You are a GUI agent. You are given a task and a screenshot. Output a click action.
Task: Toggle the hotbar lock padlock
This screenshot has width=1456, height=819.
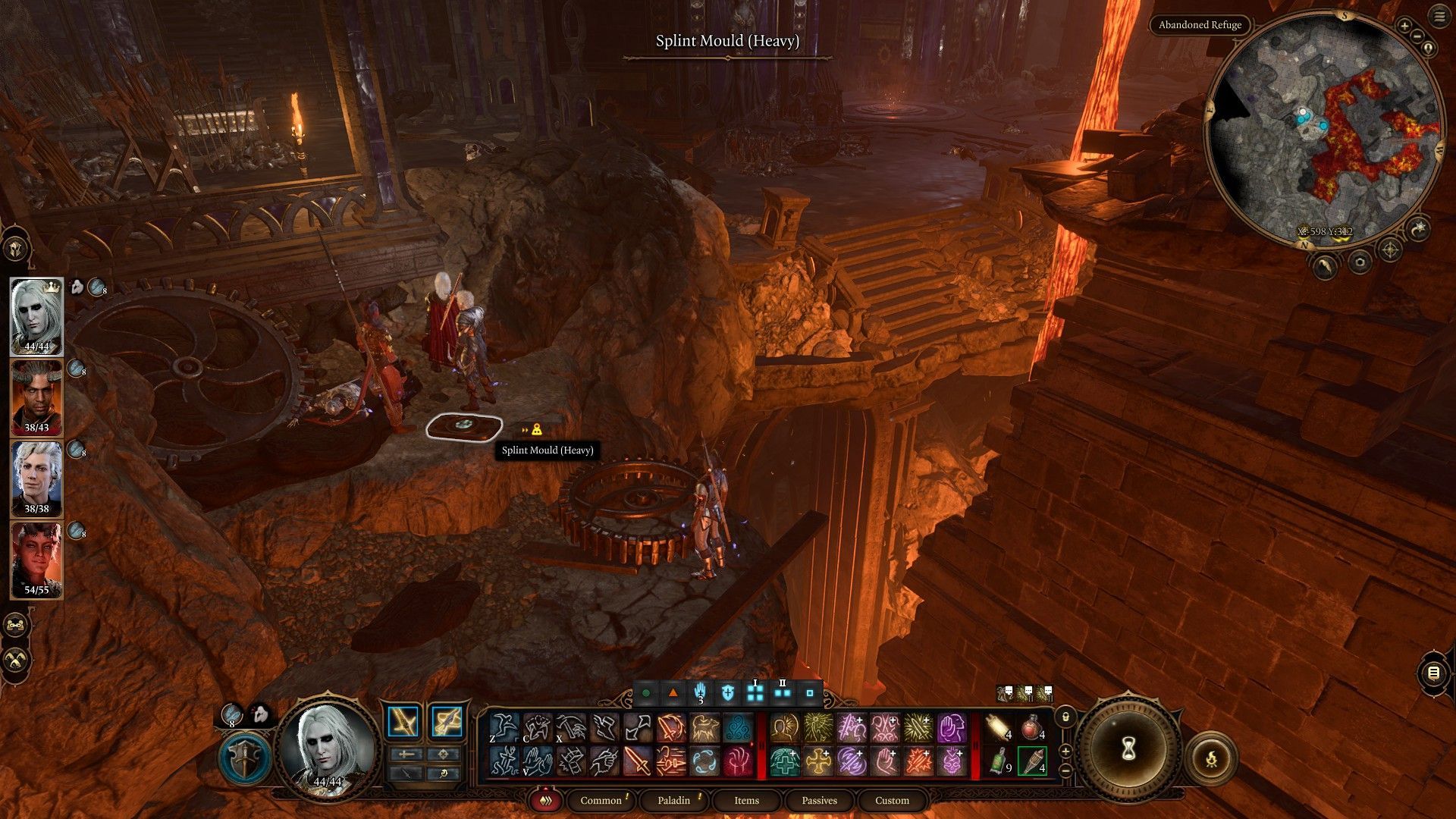(1065, 716)
